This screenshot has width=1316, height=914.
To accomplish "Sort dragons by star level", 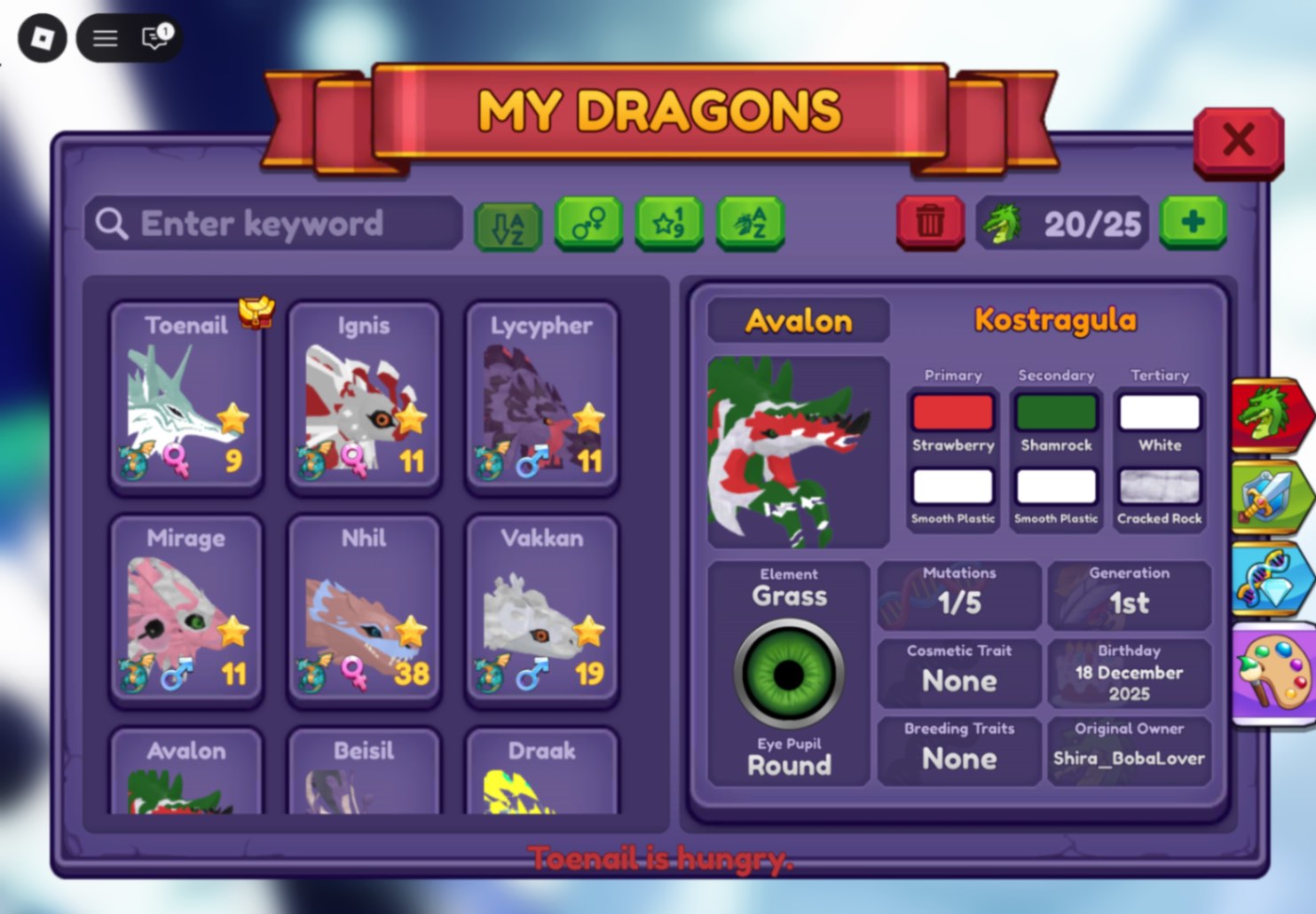I will [669, 225].
